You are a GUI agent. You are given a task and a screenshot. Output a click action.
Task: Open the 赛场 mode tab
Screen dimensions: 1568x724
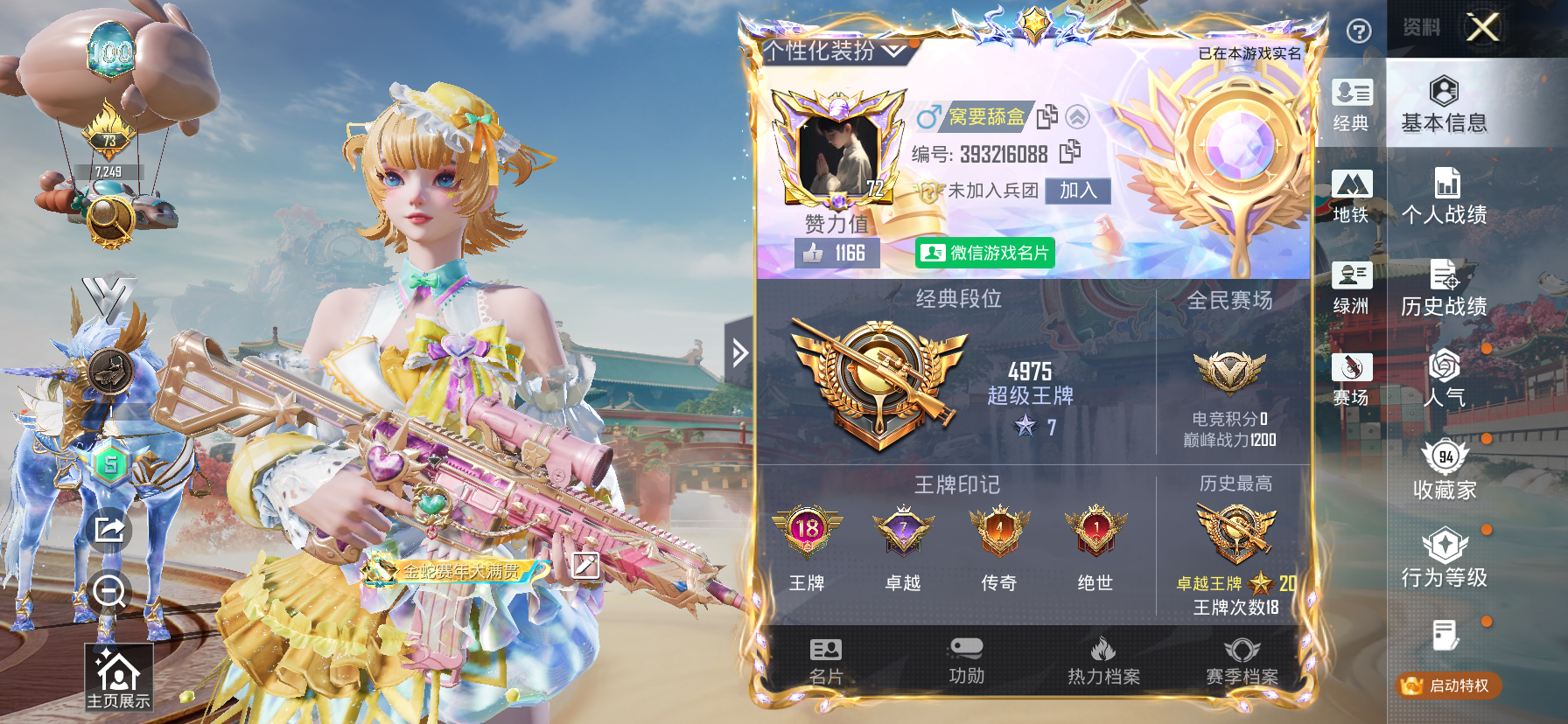click(1351, 380)
